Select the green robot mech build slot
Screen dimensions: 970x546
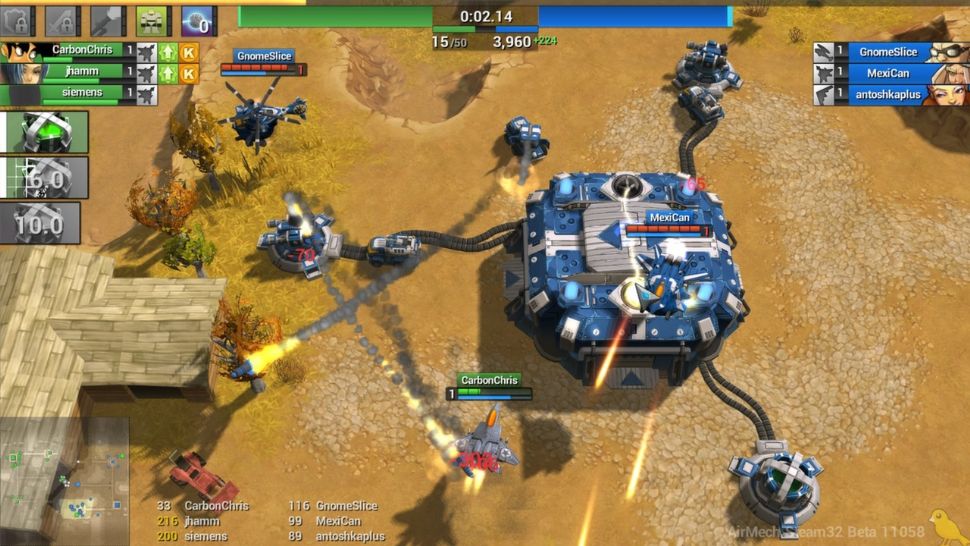click(152, 20)
